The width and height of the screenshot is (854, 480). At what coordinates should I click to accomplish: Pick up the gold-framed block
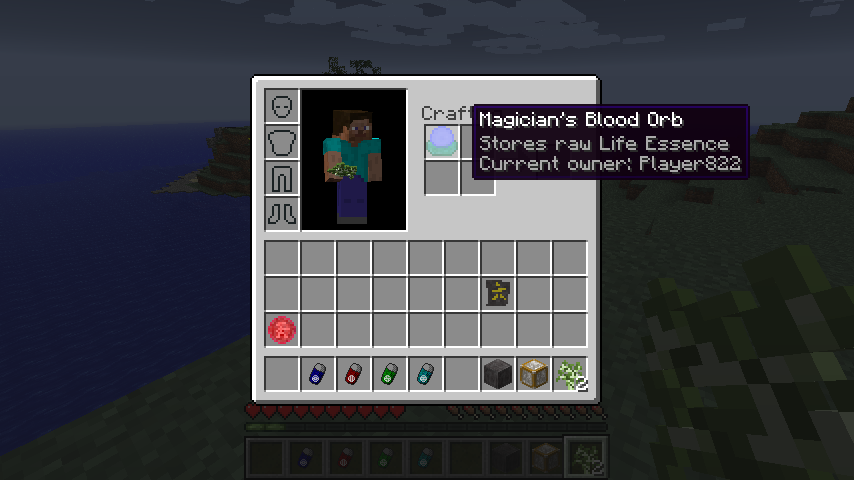coord(534,374)
